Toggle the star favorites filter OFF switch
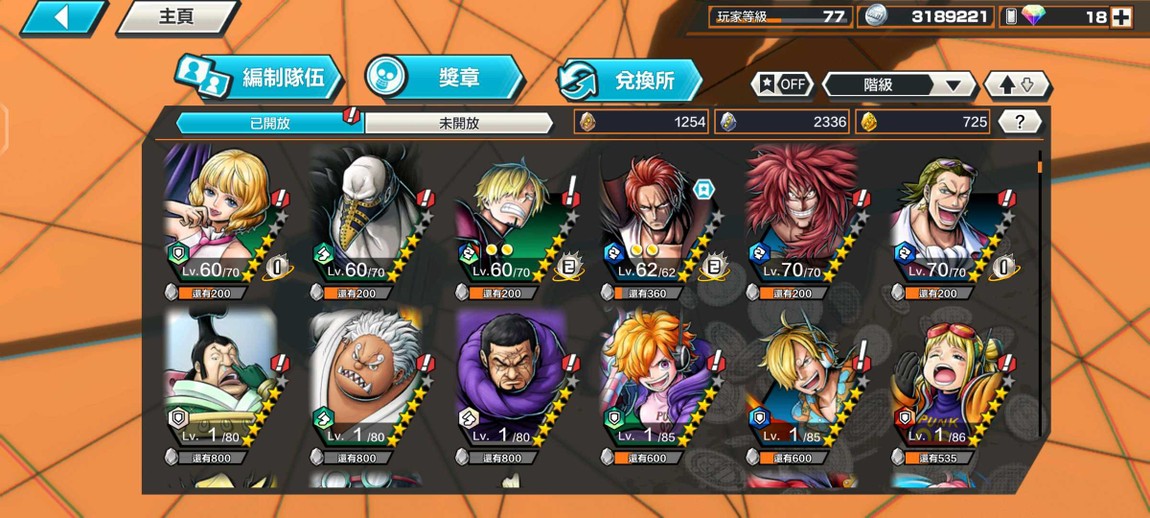 pyautogui.click(x=782, y=85)
